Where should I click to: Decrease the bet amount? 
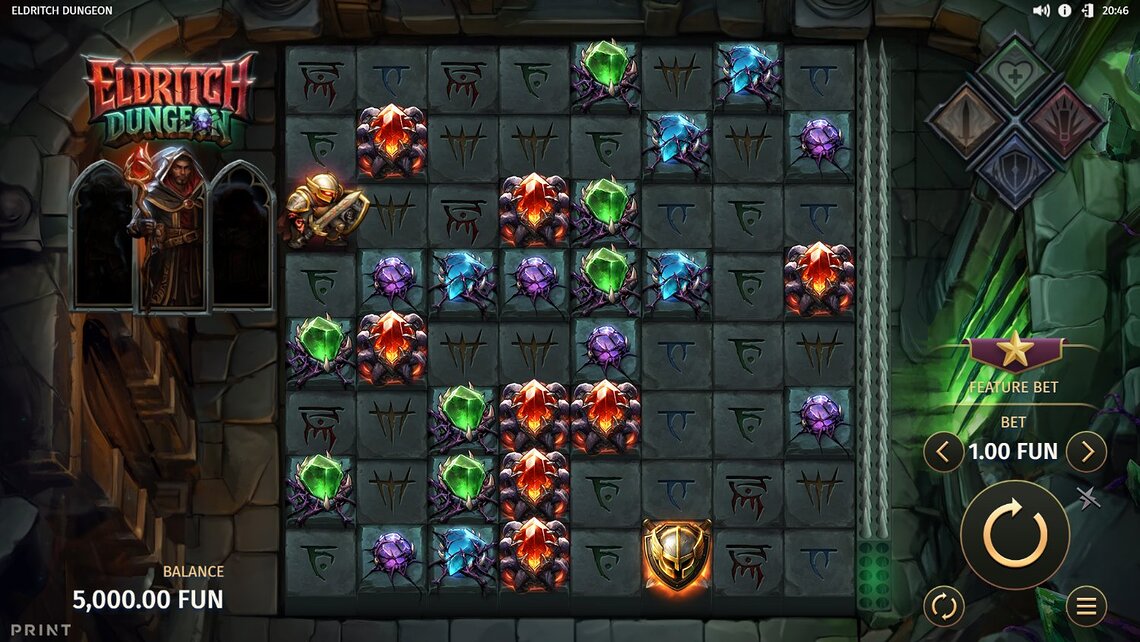pyautogui.click(x=943, y=452)
